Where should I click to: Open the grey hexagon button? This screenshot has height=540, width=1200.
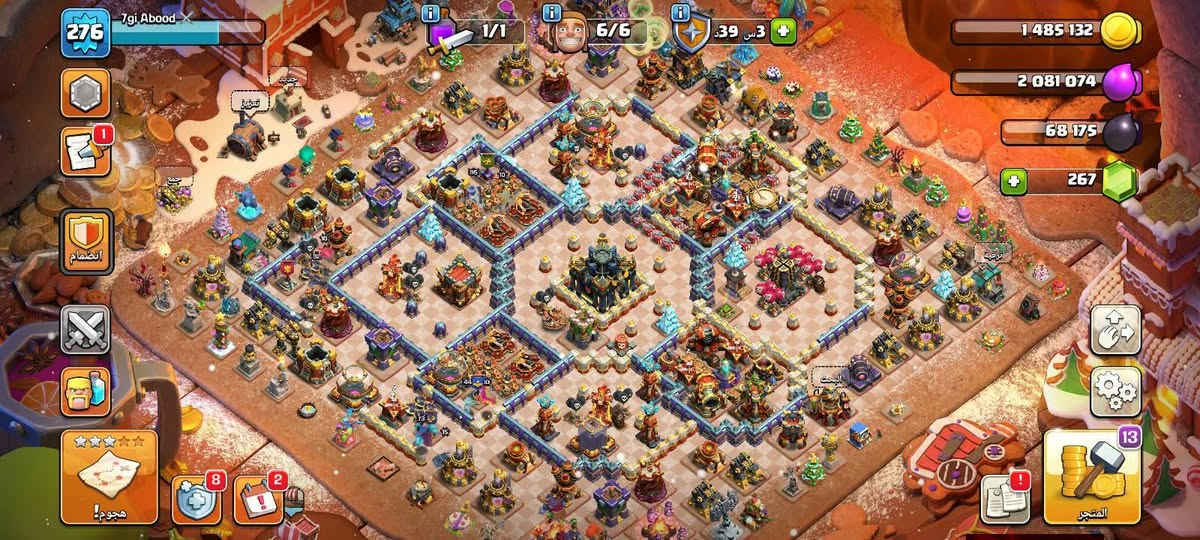[85, 95]
